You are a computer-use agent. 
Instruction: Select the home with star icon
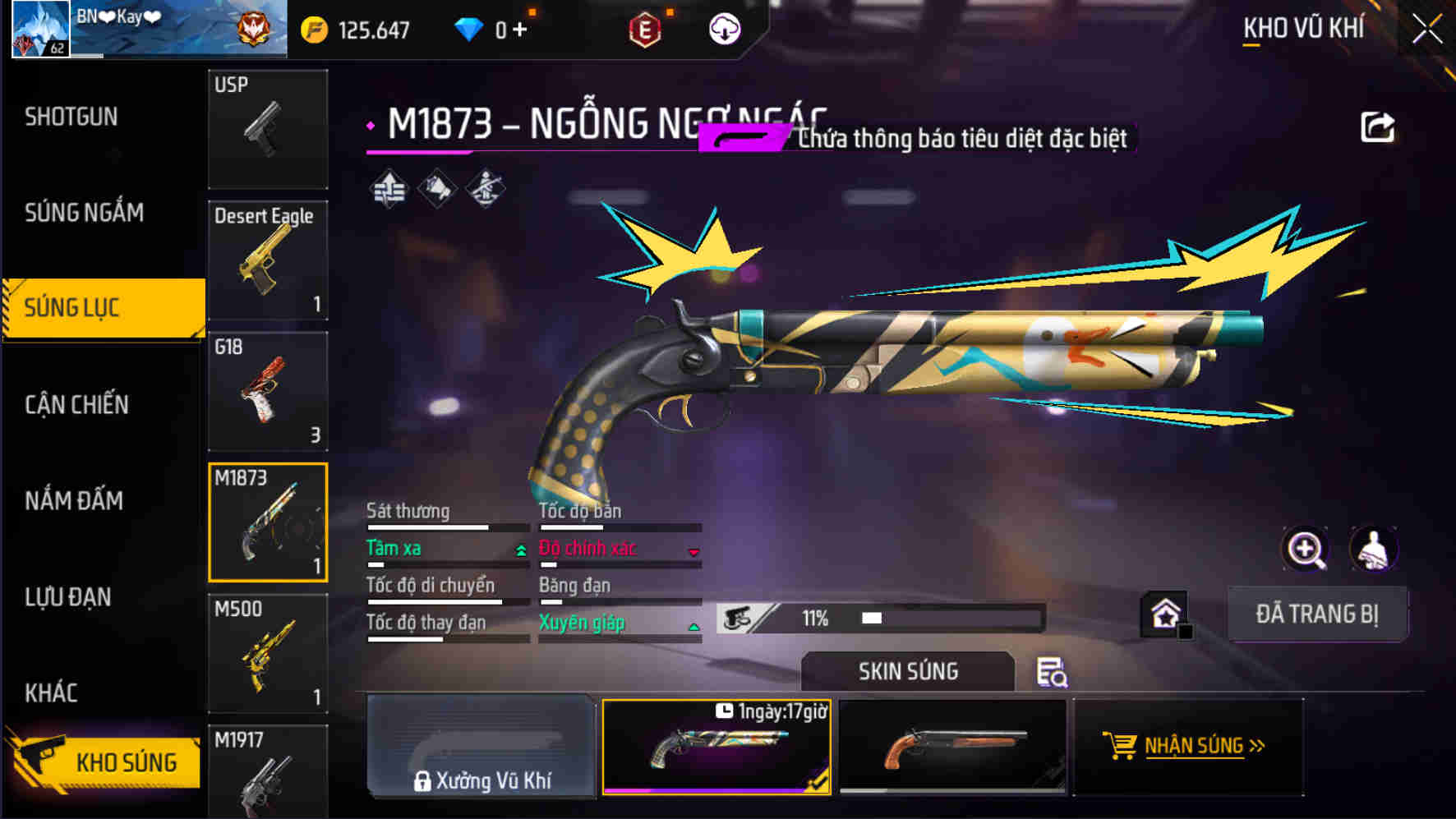[1163, 614]
